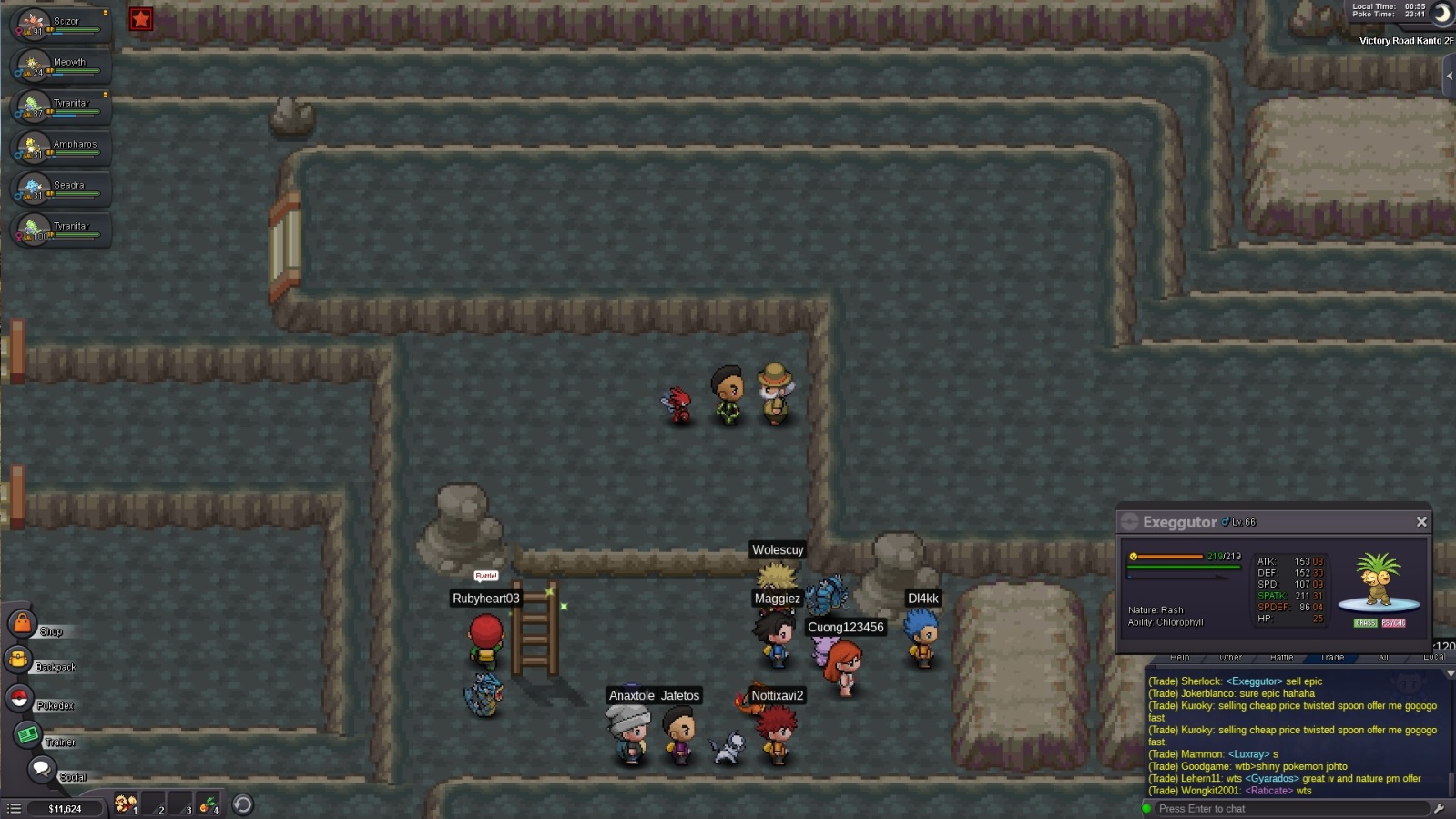Use the Arcanine hotkey slot 1
Image resolution: width=1456 pixels, height=819 pixels.
[x=126, y=804]
